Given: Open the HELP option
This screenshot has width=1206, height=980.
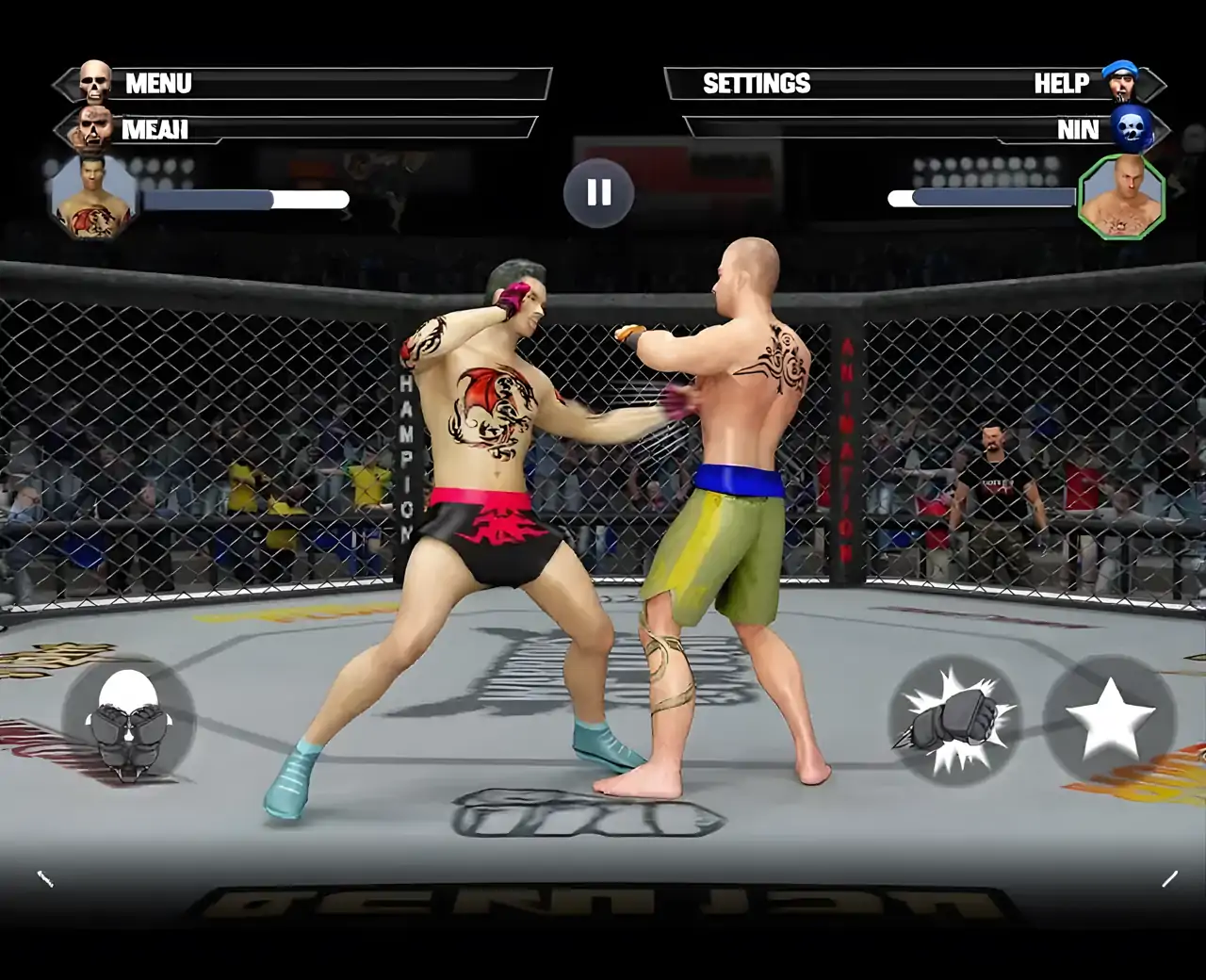Looking at the screenshot, I should point(1061,84).
